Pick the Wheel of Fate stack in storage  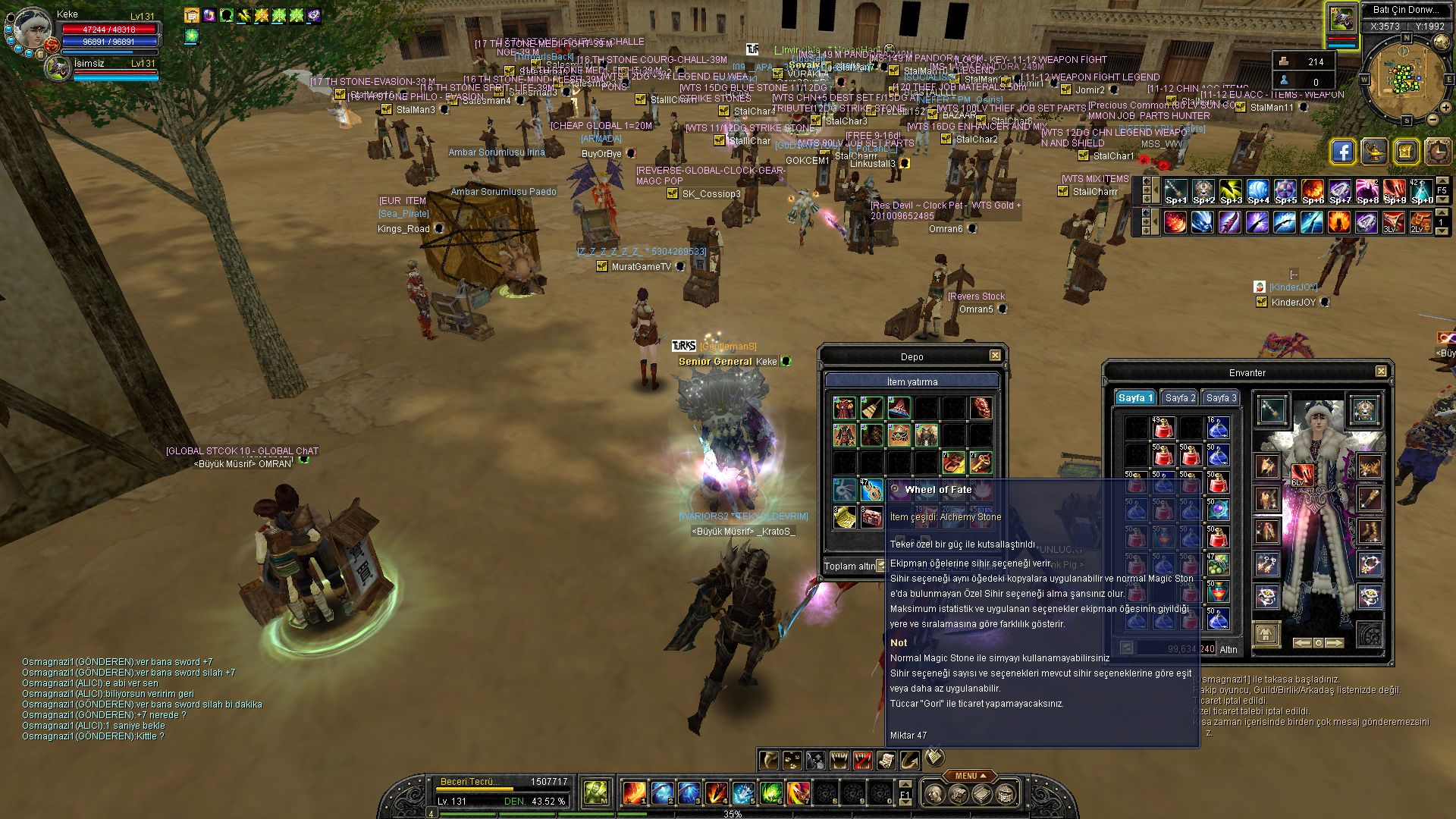(x=872, y=490)
